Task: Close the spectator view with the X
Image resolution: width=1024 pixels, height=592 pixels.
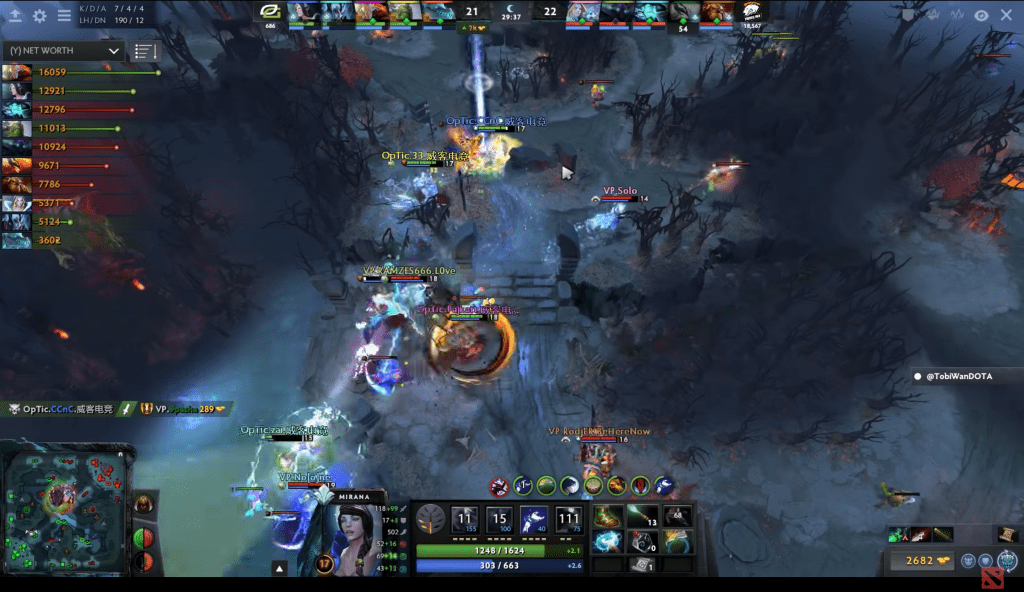Action: click(x=1006, y=15)
